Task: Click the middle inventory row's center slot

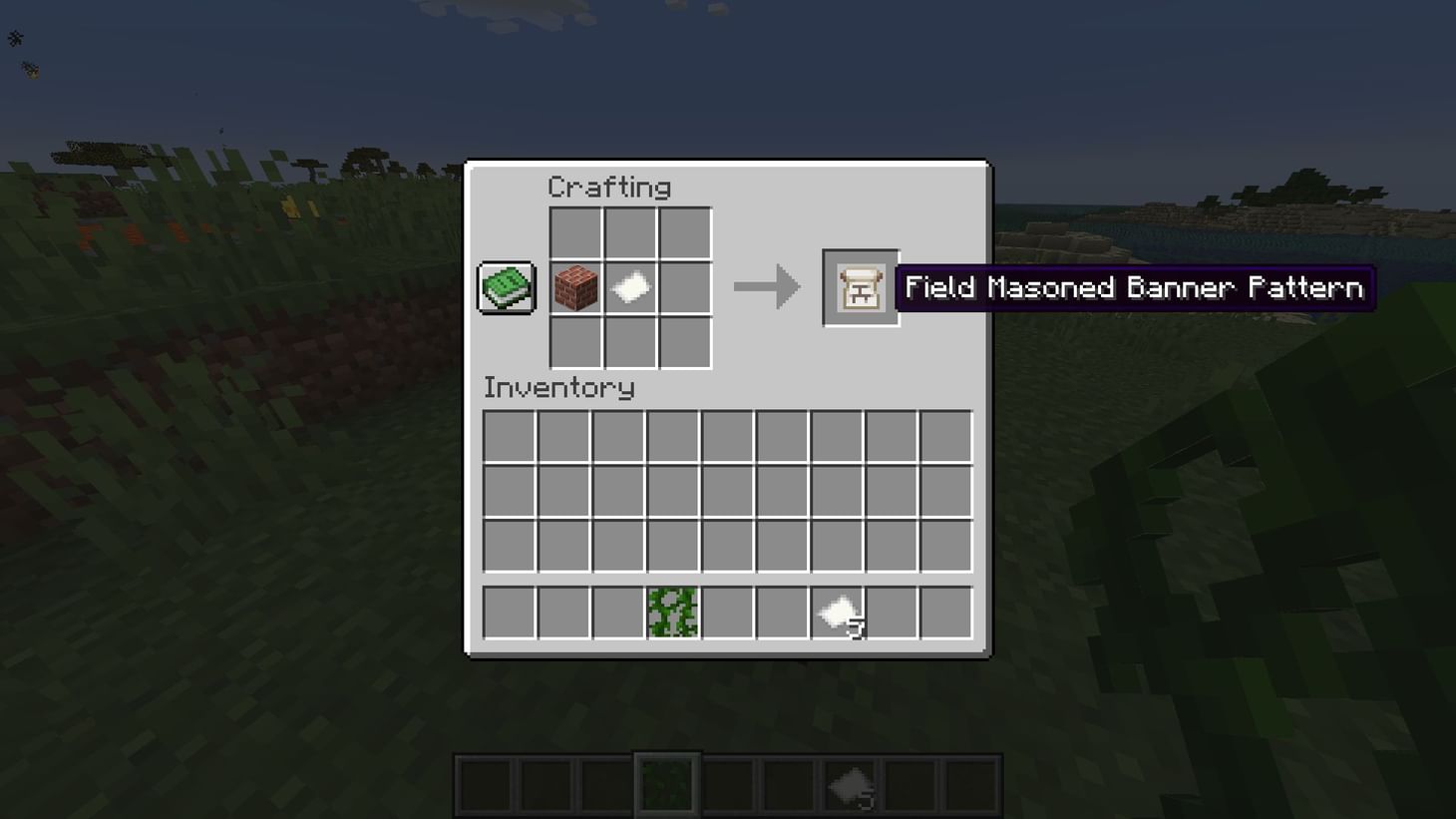Action: tap(727, 490)
